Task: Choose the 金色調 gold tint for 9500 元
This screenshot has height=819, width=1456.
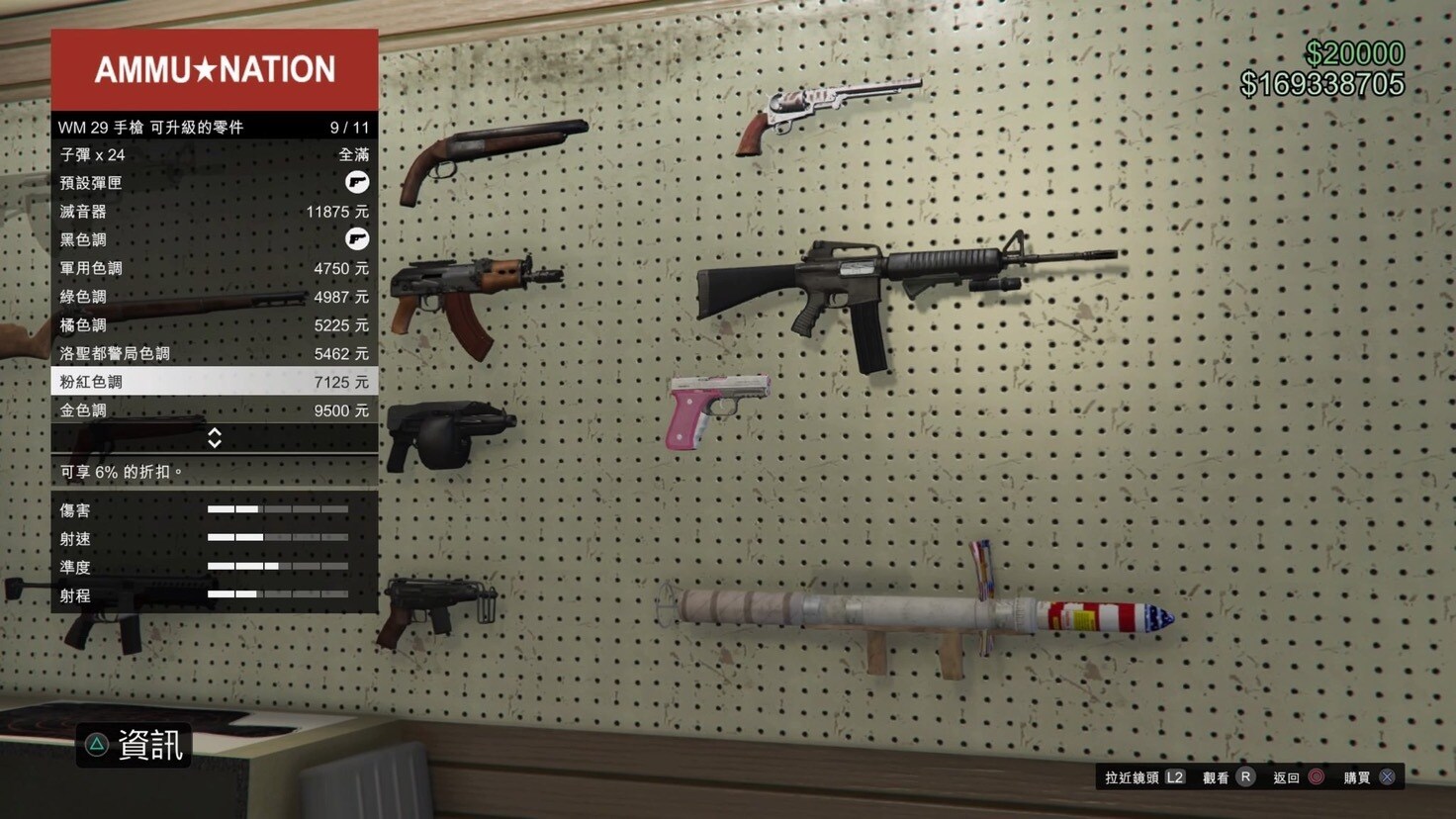Action: tap(214, 410)
